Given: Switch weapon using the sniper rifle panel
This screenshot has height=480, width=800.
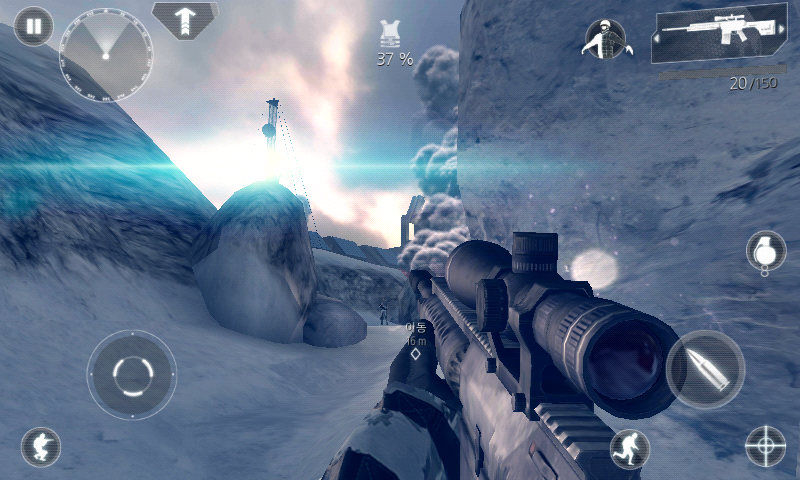Looking at the screenshot, I should 718,38.
